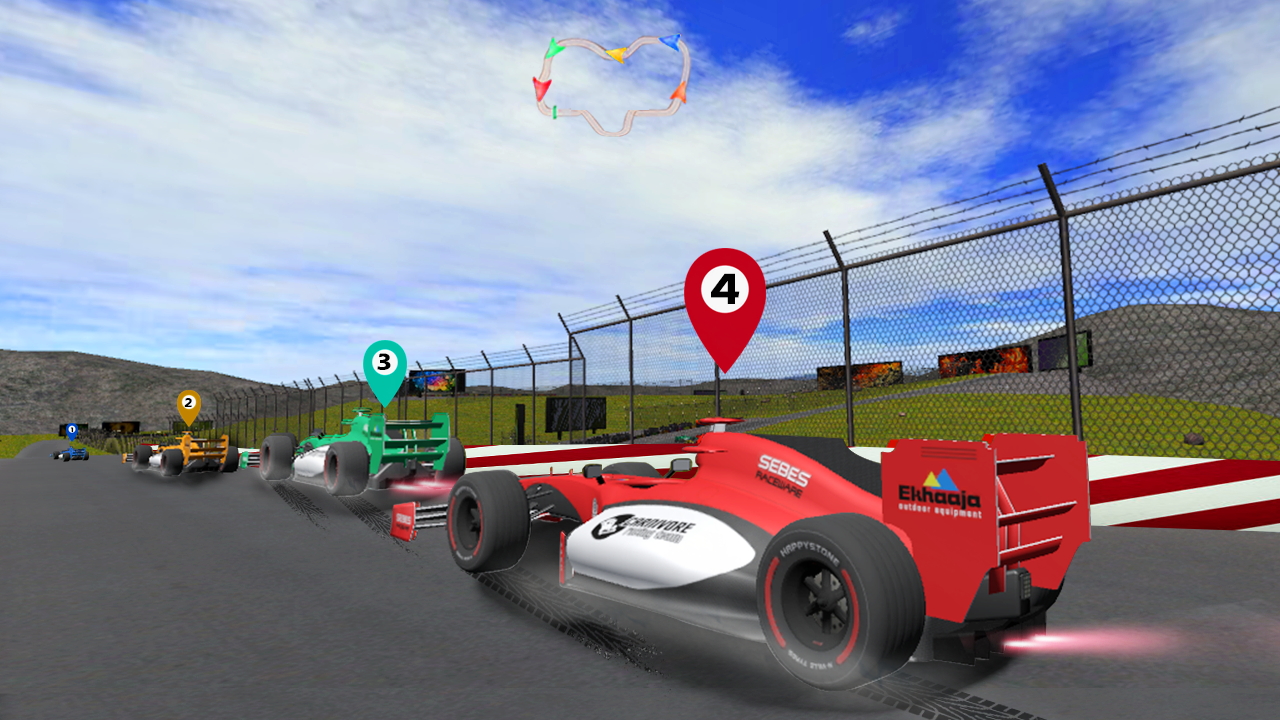Click the orange arrow on the minimap
The height and width of the screenshot is (720, 1280).
679,92
